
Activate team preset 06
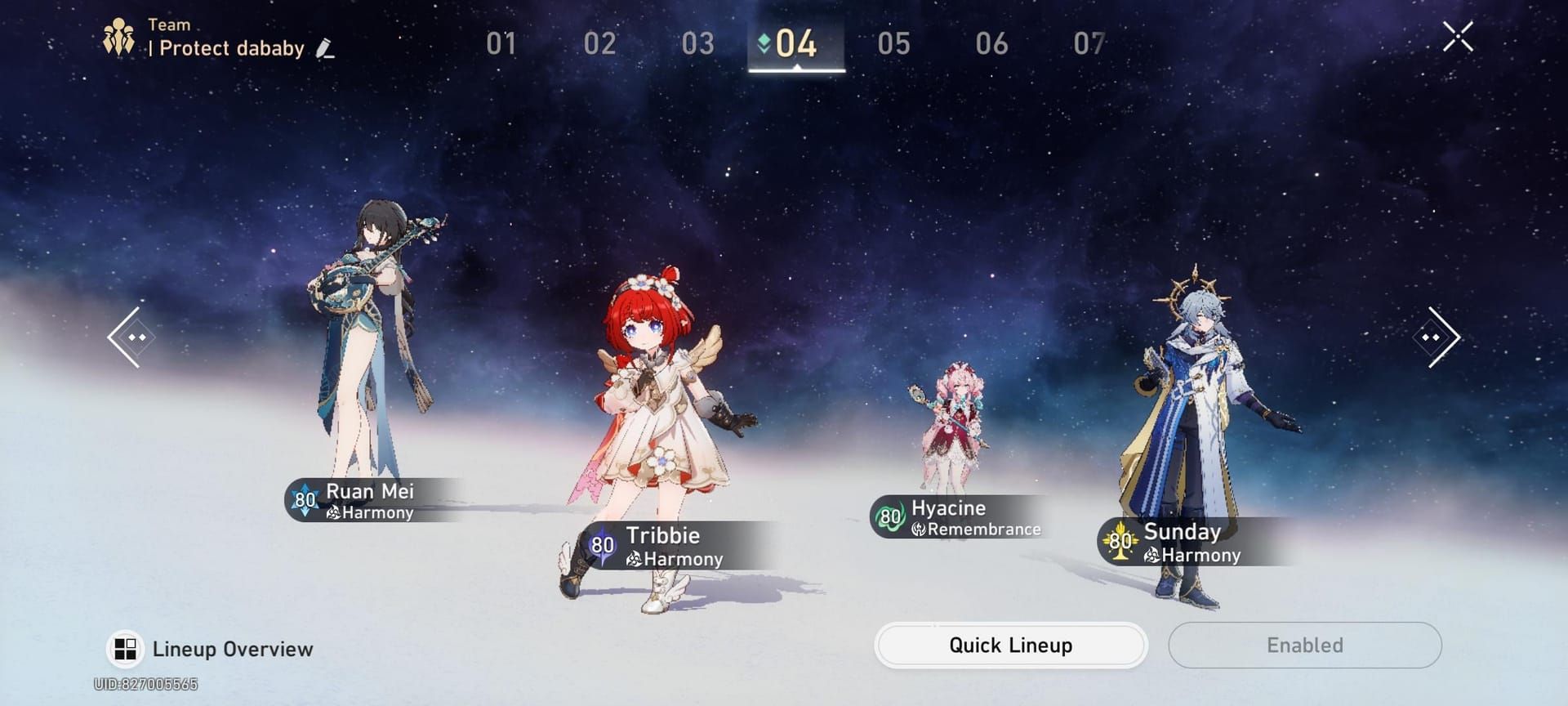coord(993,45)
